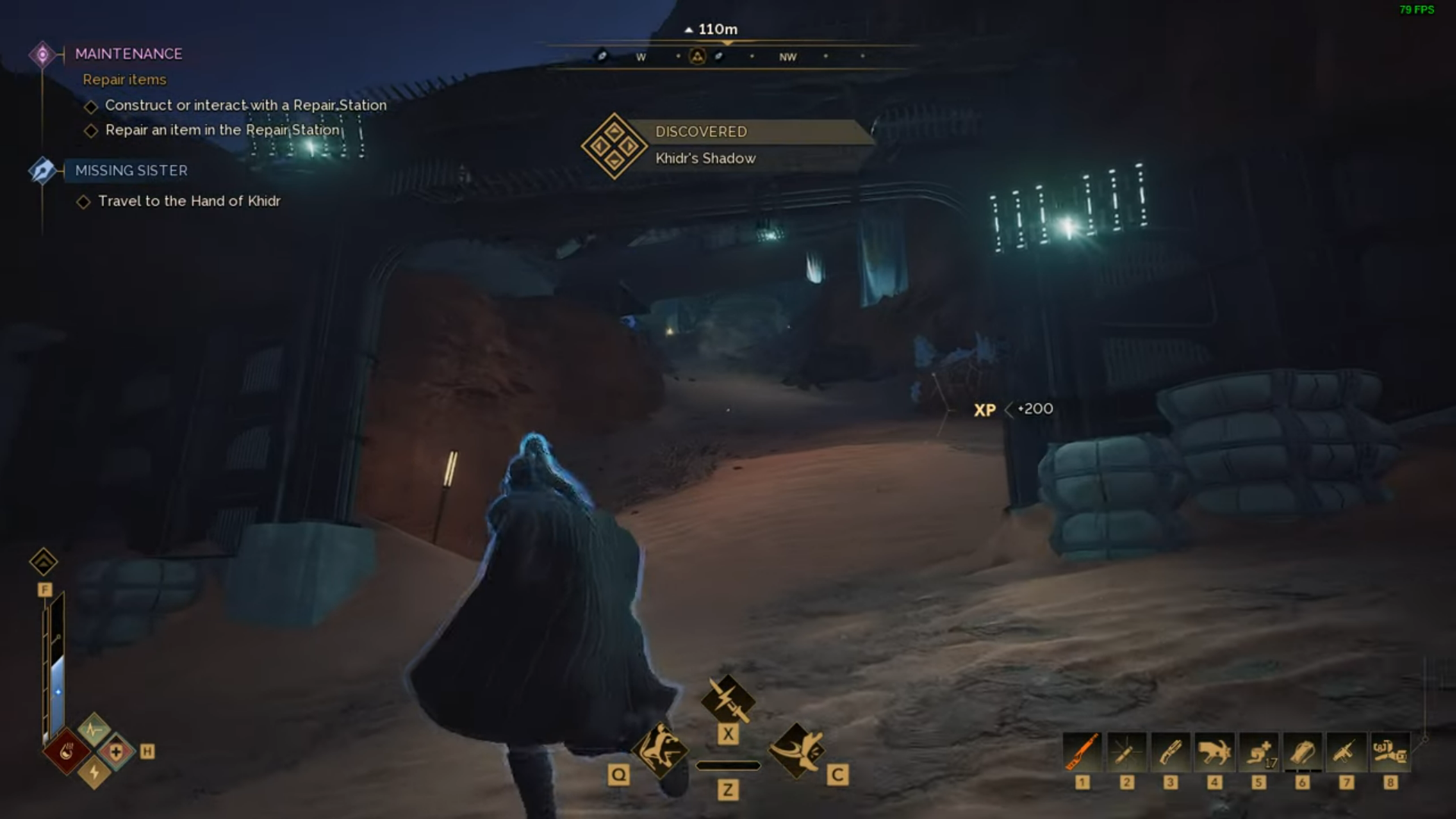Select the stack of 17 consumables in slot 5
The width and height of the screenshot is (1456, 819).
pos(1259,753)
